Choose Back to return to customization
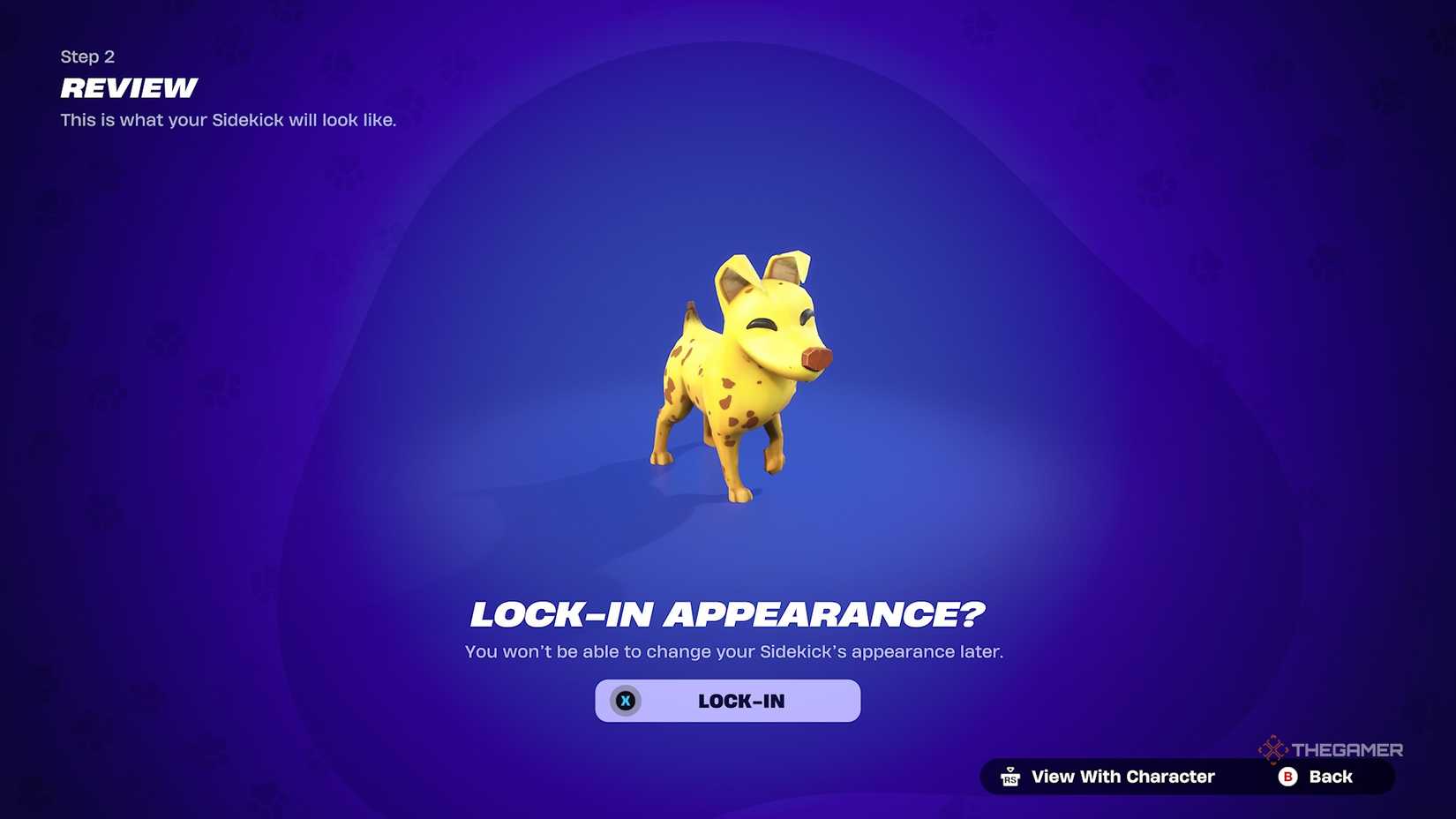Screen dimensions: 1456x819 (1328, 777)
